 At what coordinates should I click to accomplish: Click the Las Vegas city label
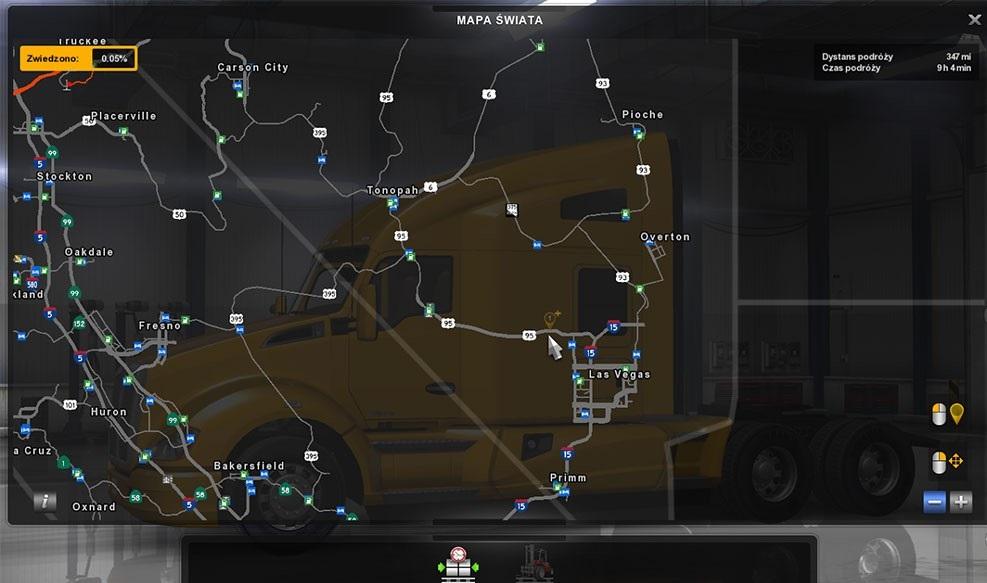[x=619, y=375]
